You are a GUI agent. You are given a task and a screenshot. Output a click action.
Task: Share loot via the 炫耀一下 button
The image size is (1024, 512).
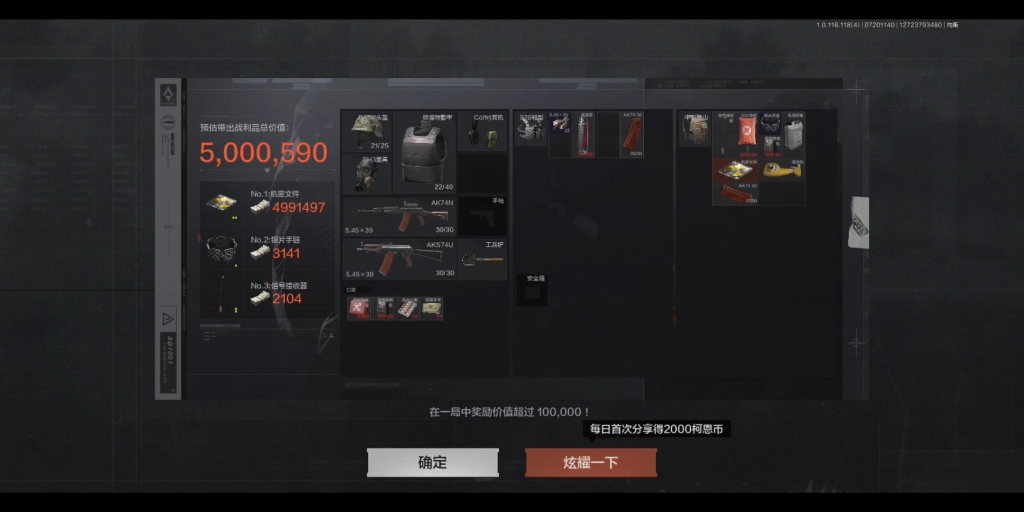[x=591, y=462]
